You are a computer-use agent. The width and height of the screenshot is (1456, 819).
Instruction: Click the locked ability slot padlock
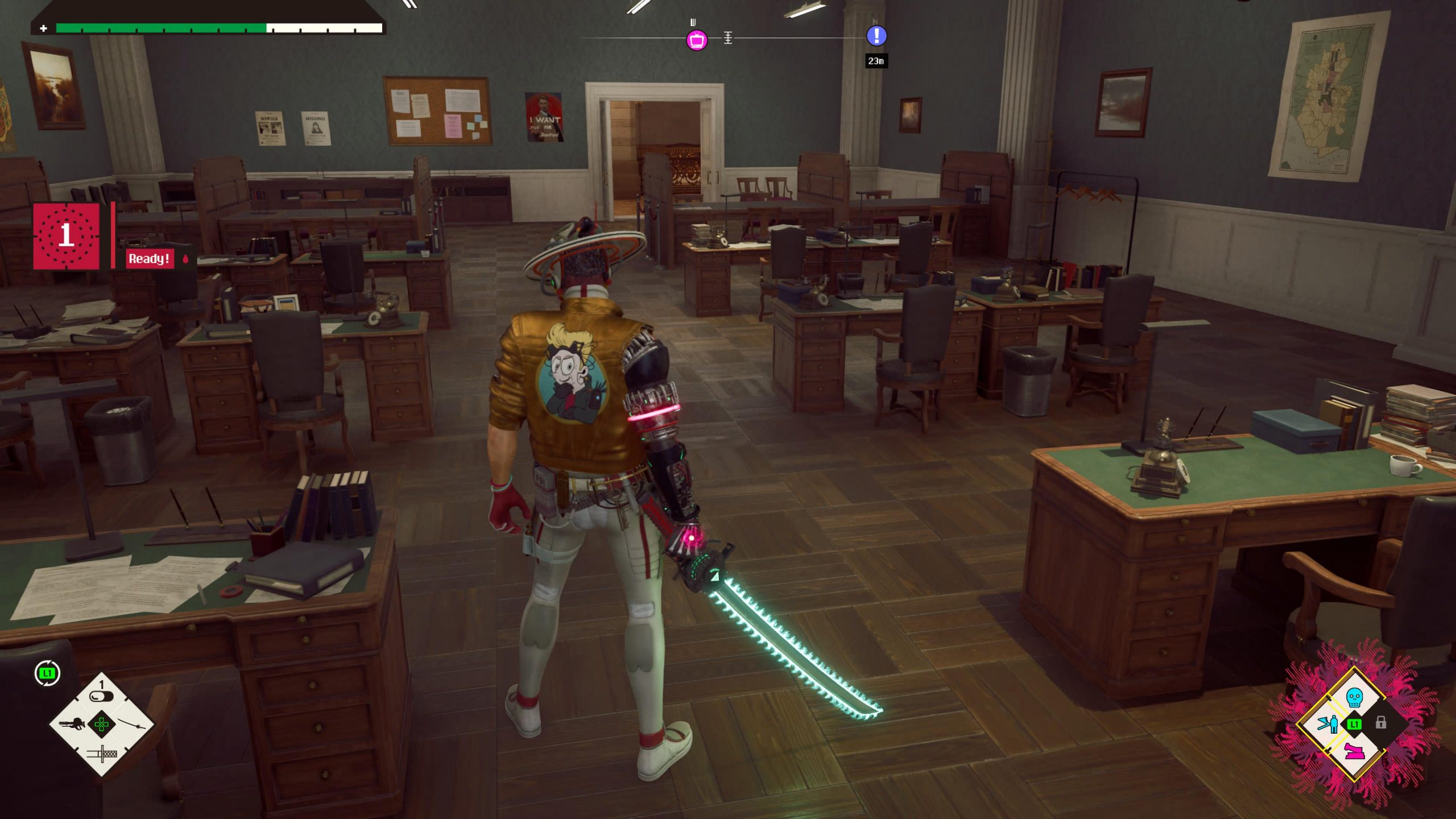pyautogui.click(x=1380, y=723)
